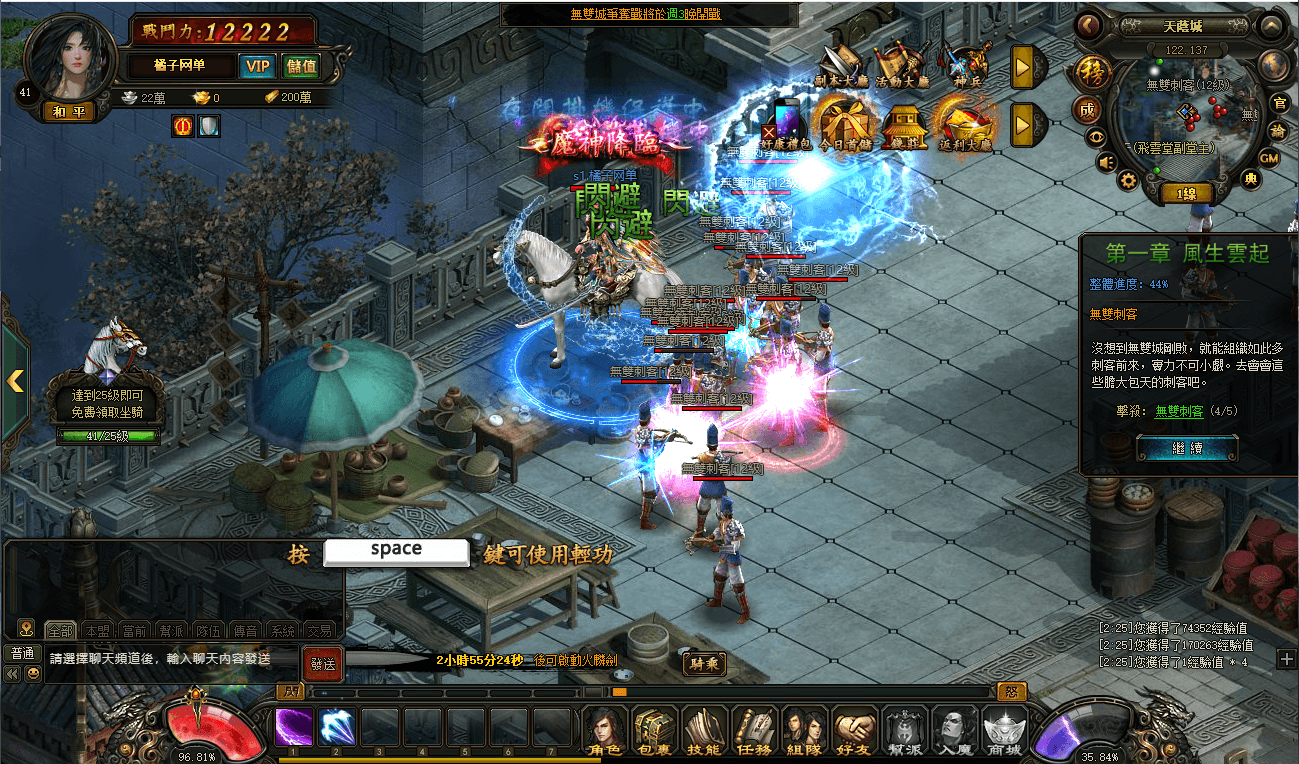Visit the 商城 shop
1299x764 pixels.
1004,730
